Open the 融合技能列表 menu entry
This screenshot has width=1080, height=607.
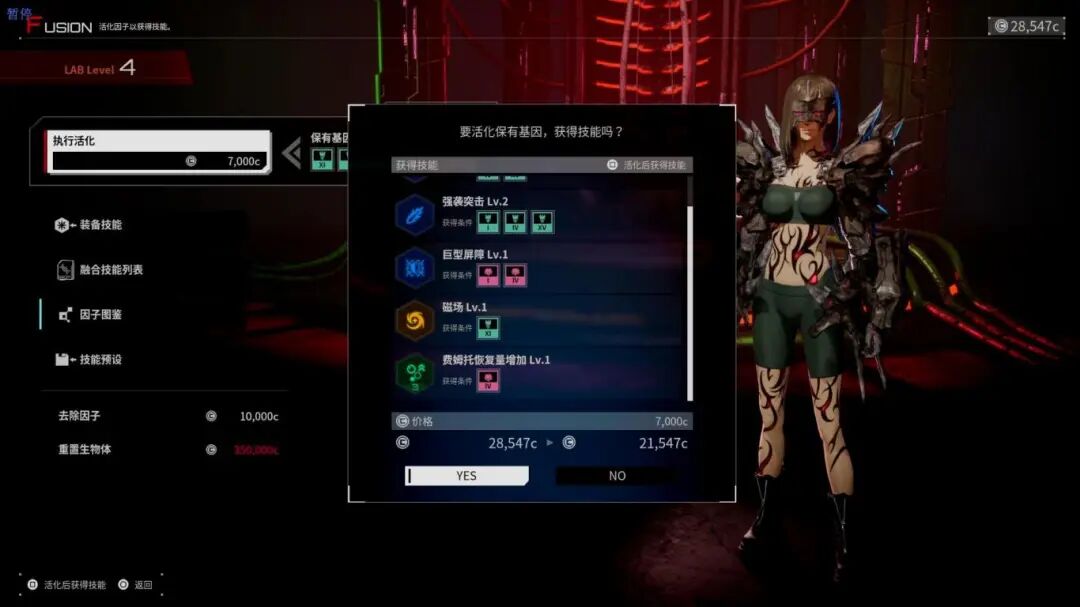click(110, 270)
